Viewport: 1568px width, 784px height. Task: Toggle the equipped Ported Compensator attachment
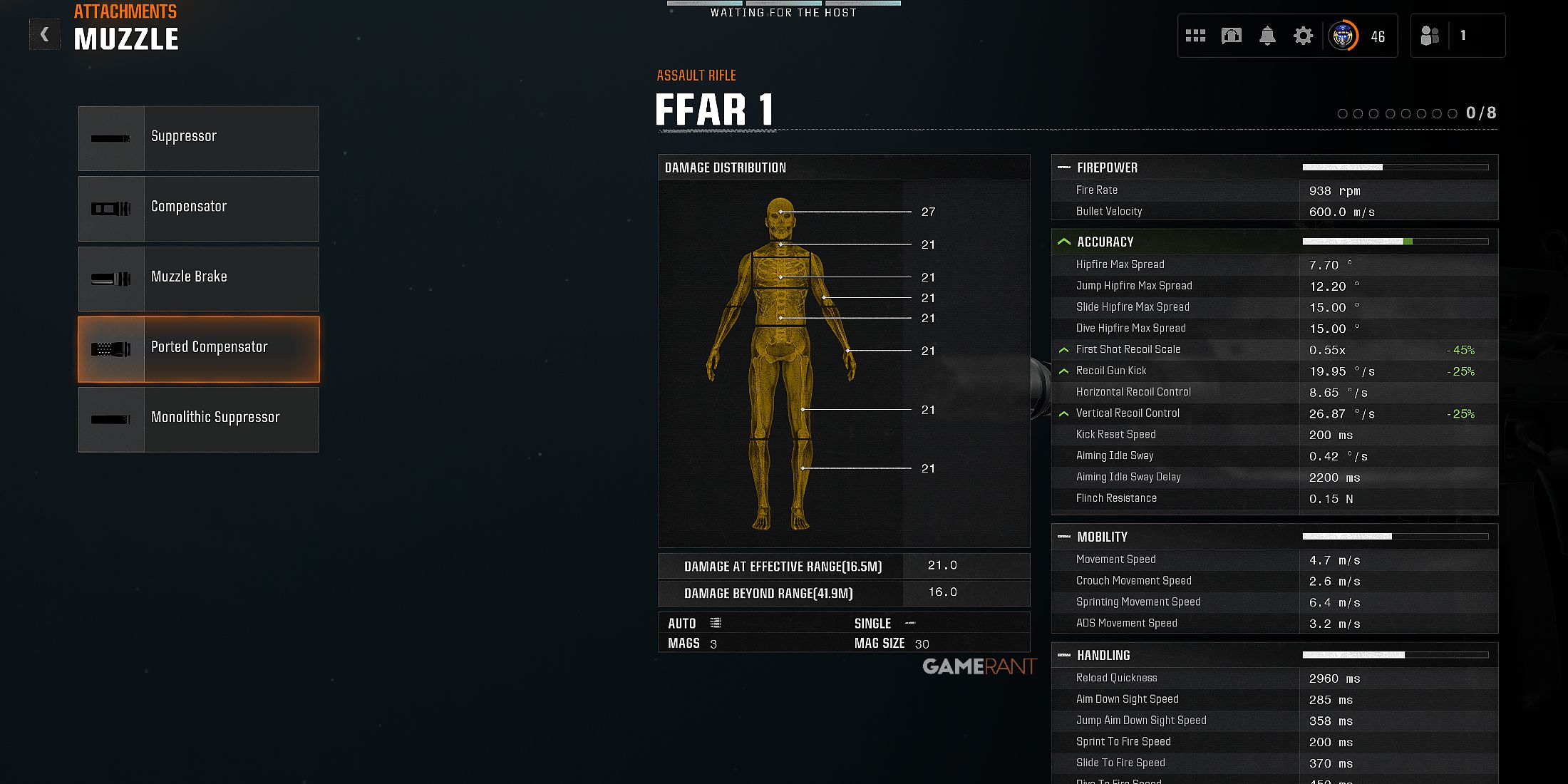click(x=199, y=349)
